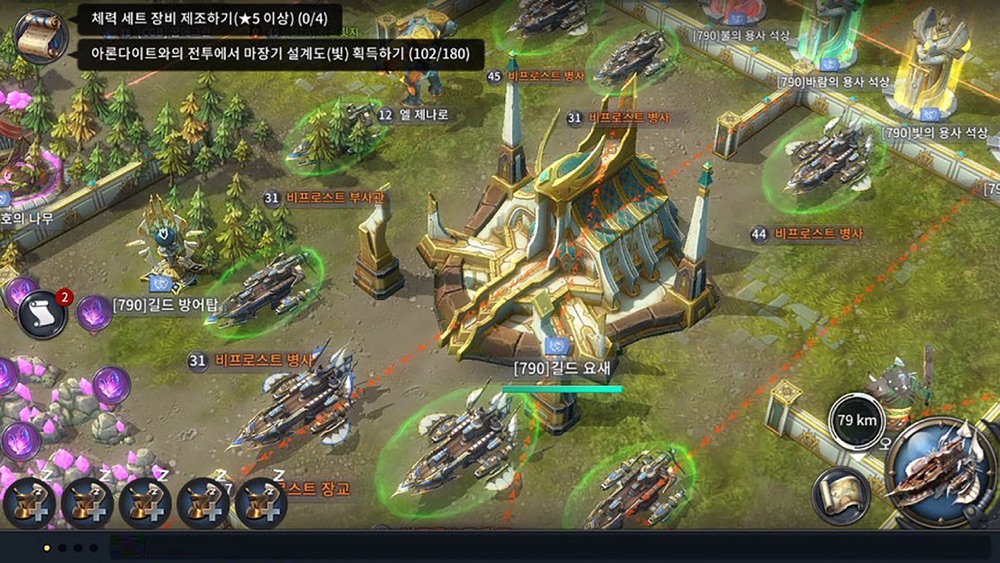Viewport: 1000px width, 563px height.
Task: Open the Arondight battle blueprint quest (102/180)
Action: [280, 53]
